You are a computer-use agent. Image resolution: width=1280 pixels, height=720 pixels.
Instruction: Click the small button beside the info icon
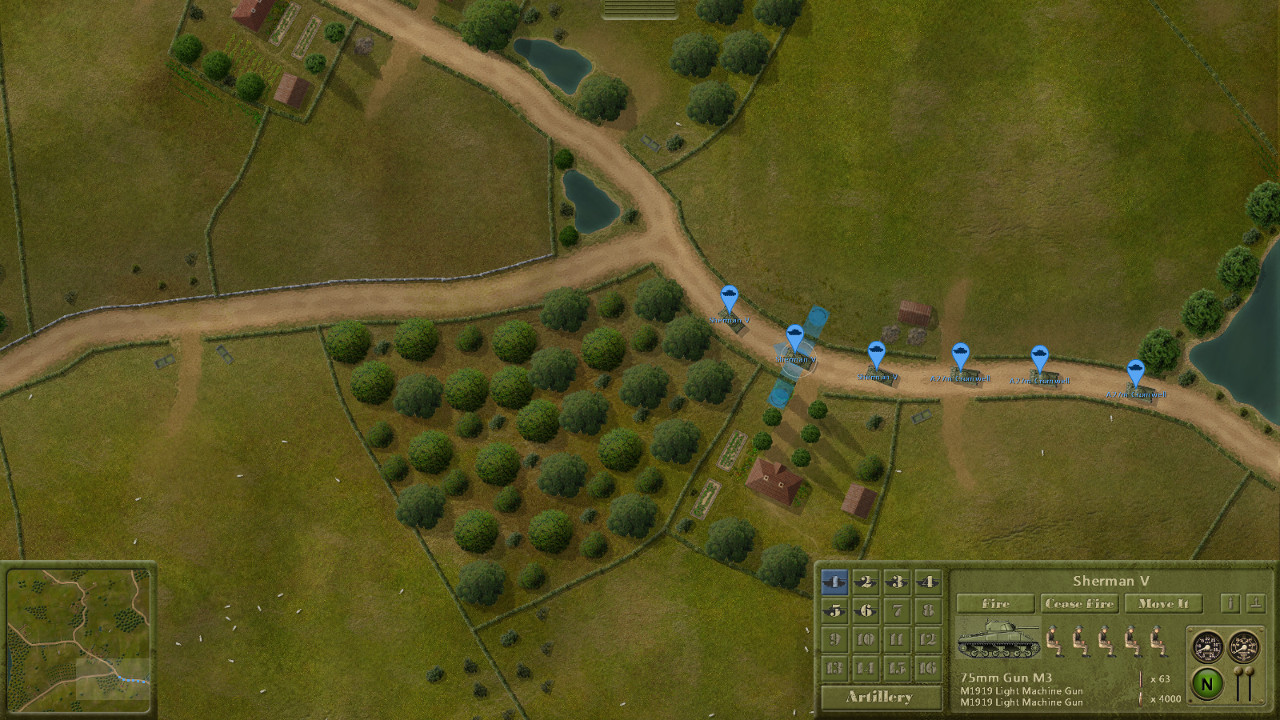(1255, 604)
